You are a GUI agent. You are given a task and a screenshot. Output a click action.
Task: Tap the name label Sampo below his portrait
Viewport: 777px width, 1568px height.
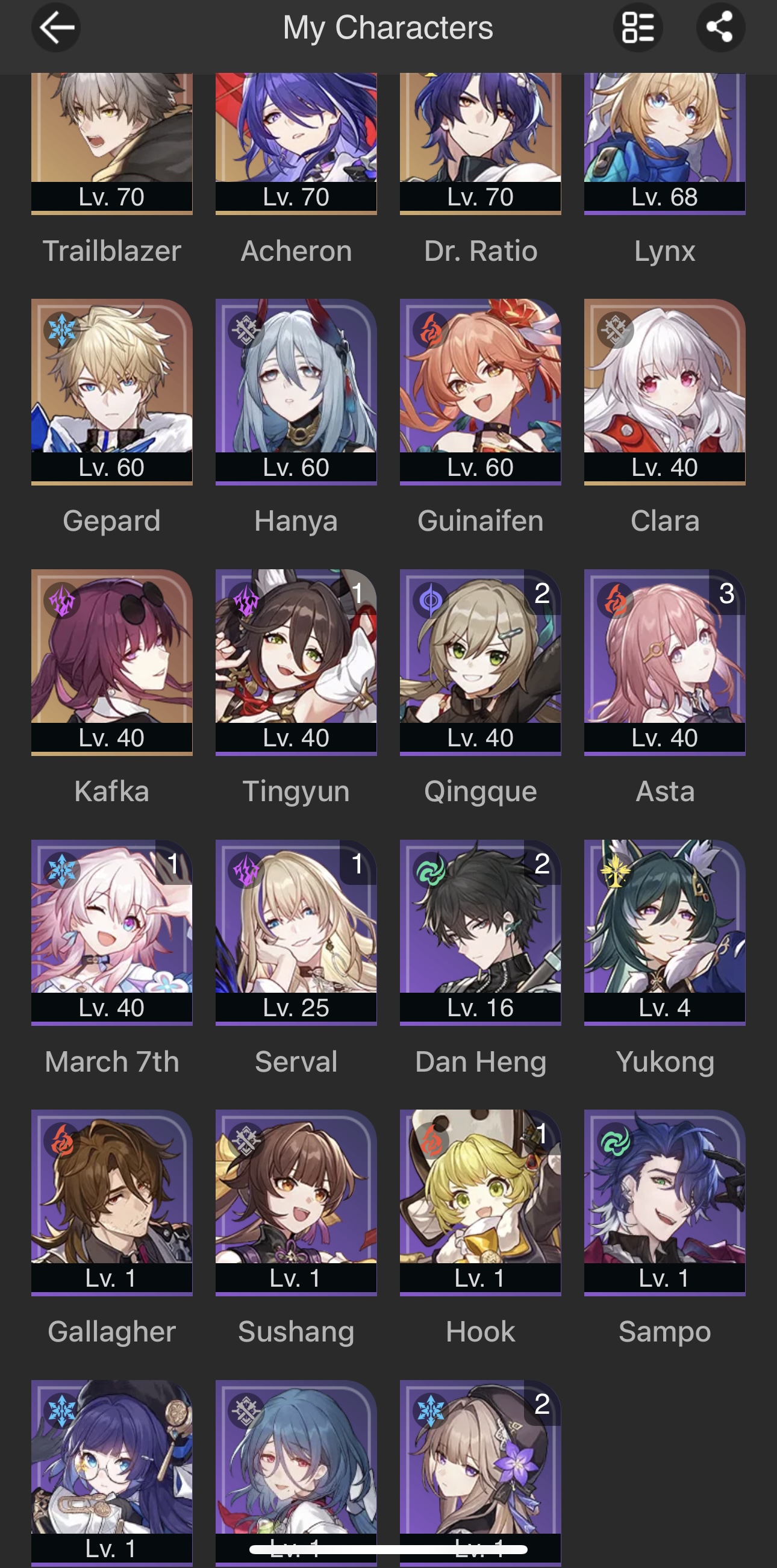tap(666, 1332)
